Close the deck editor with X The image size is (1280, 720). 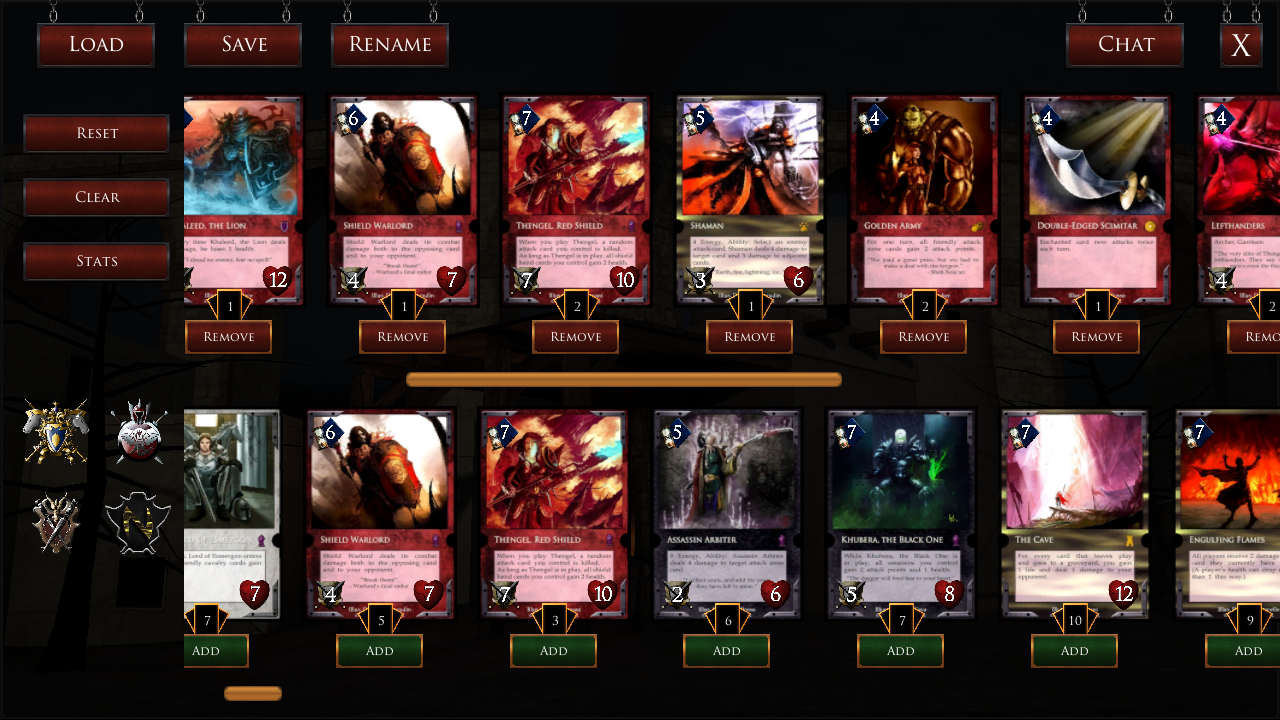[x=1241, y=46]
